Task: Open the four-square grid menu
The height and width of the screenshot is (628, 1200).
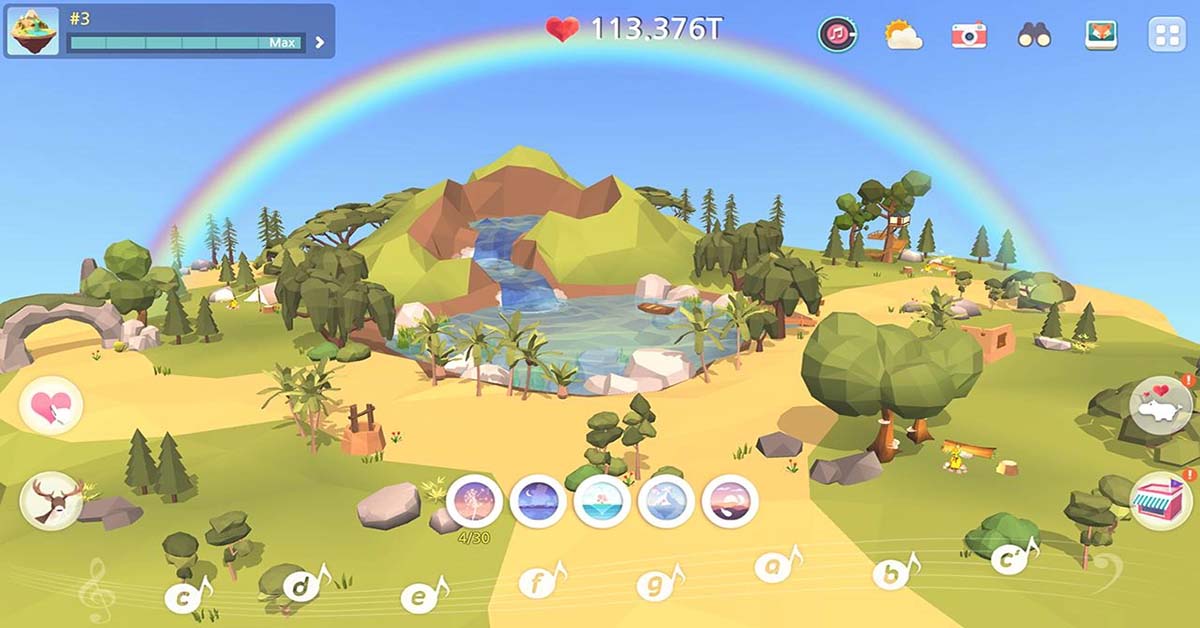Action: [x=1166, y=35]
